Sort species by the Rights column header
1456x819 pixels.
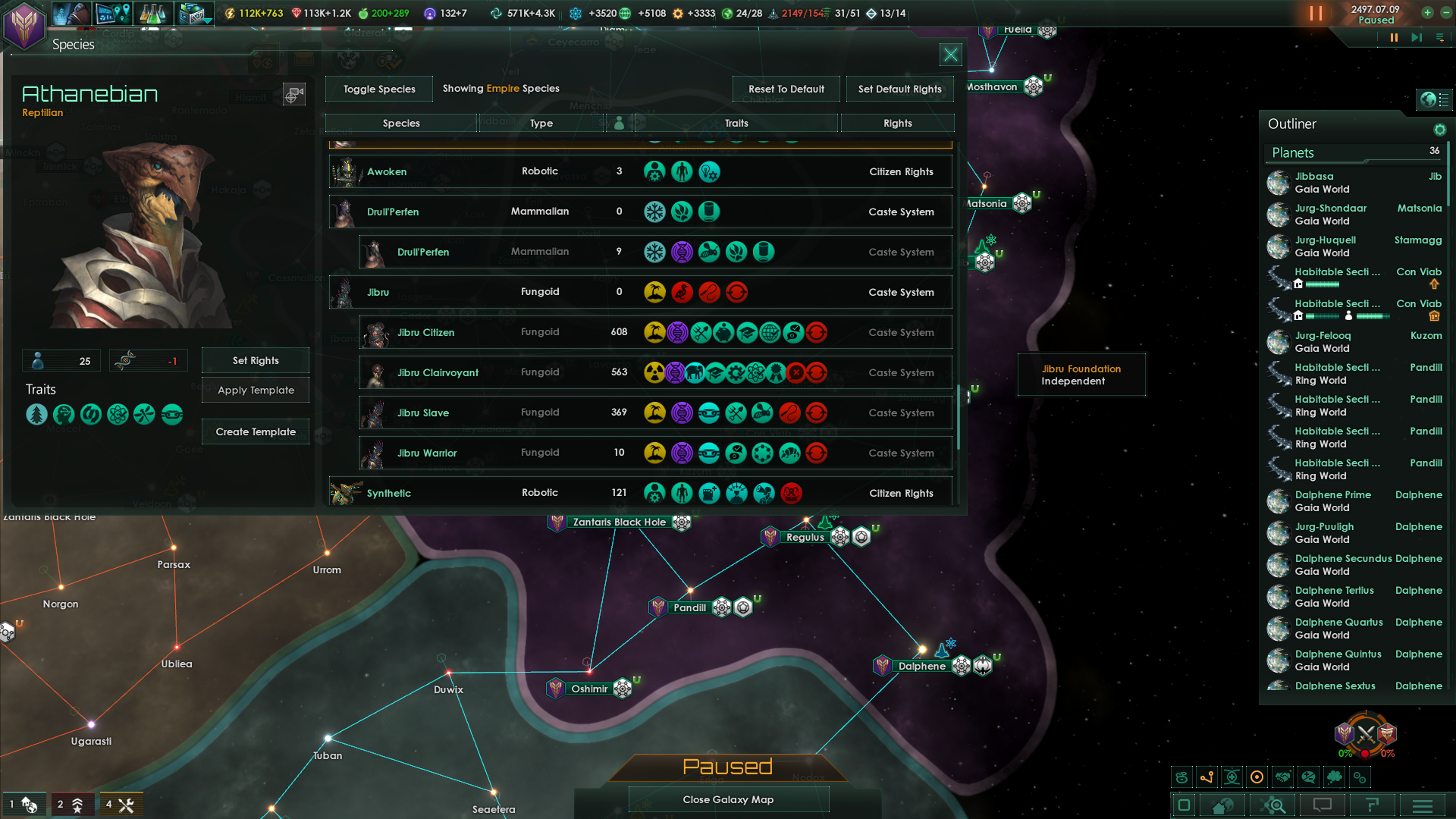(898, 123)
